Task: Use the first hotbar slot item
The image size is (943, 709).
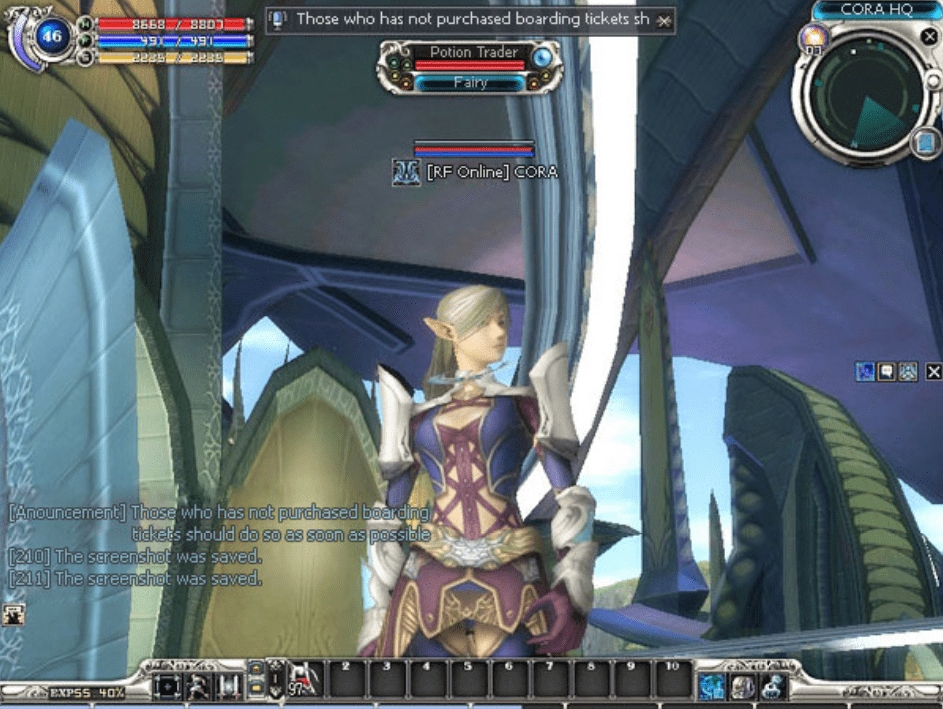Action: tap(305, 680)
